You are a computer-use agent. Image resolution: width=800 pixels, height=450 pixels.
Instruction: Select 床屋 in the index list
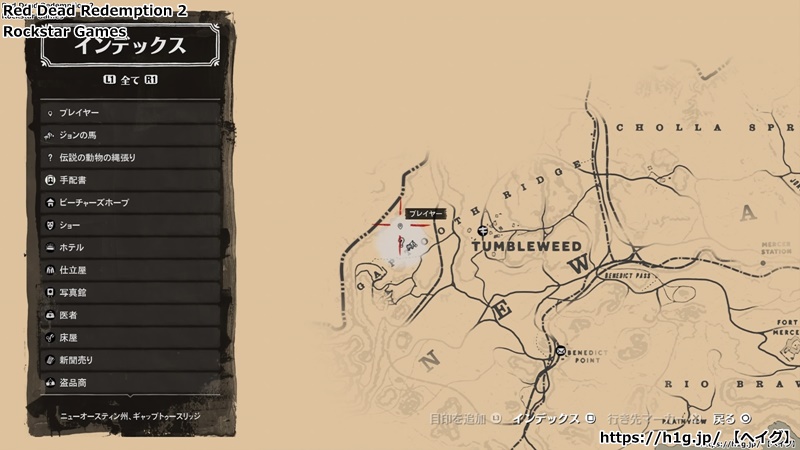coord(130,337)
